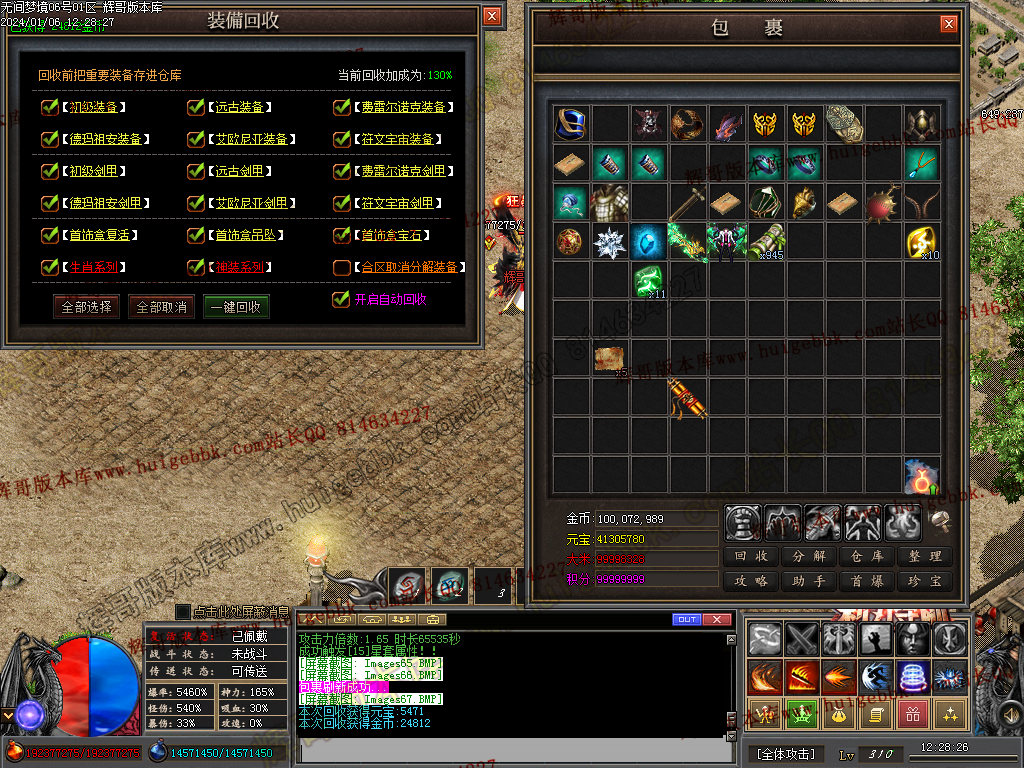The width and height of the screenshot is (1024, 768).
Task: Close the 装備回收 recycle window
Action: tap(491, 17)
